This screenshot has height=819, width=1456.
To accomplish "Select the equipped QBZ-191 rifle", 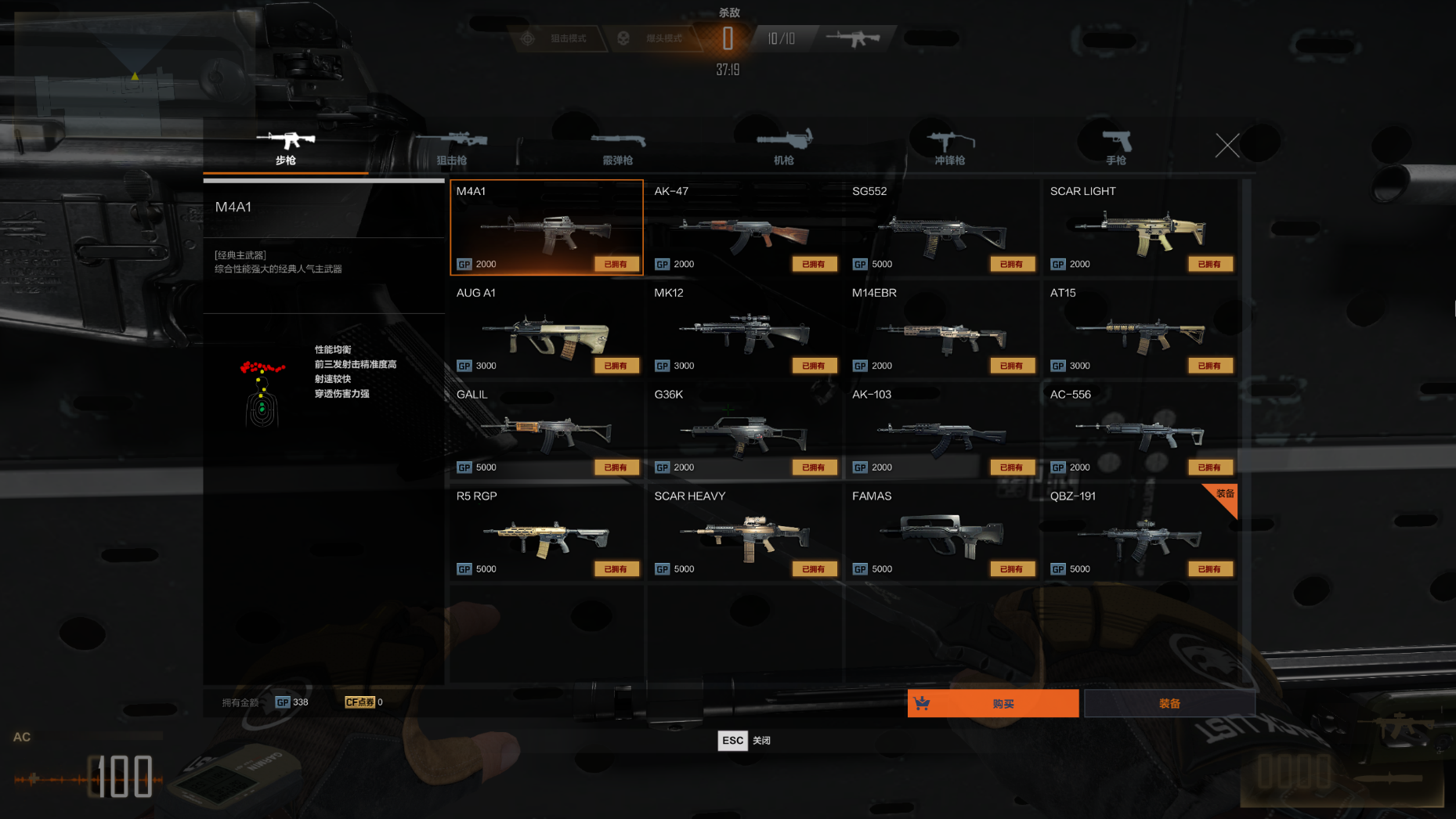I will 1140,533.
